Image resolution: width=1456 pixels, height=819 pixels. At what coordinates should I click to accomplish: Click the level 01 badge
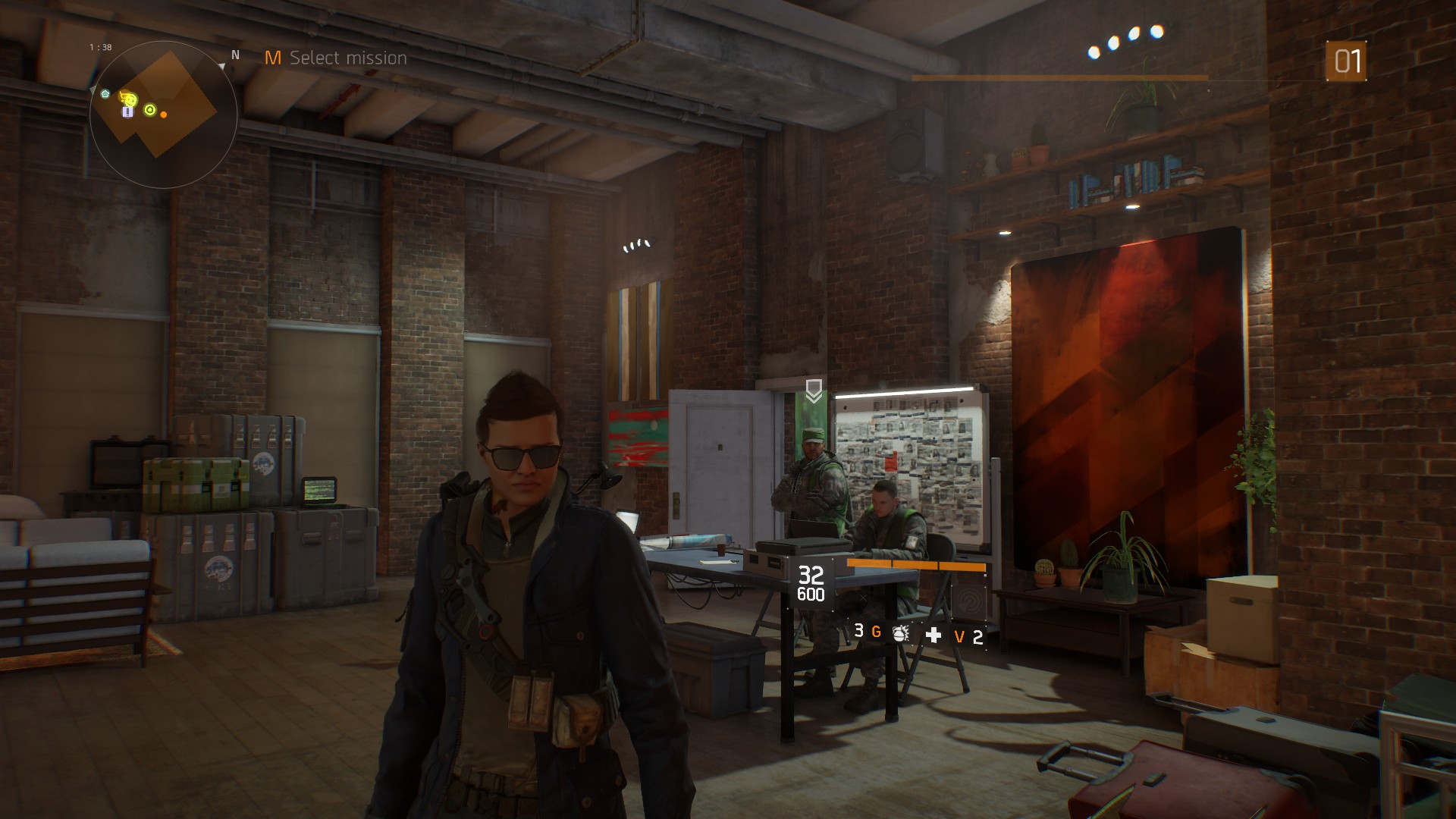click(1346, 61)
